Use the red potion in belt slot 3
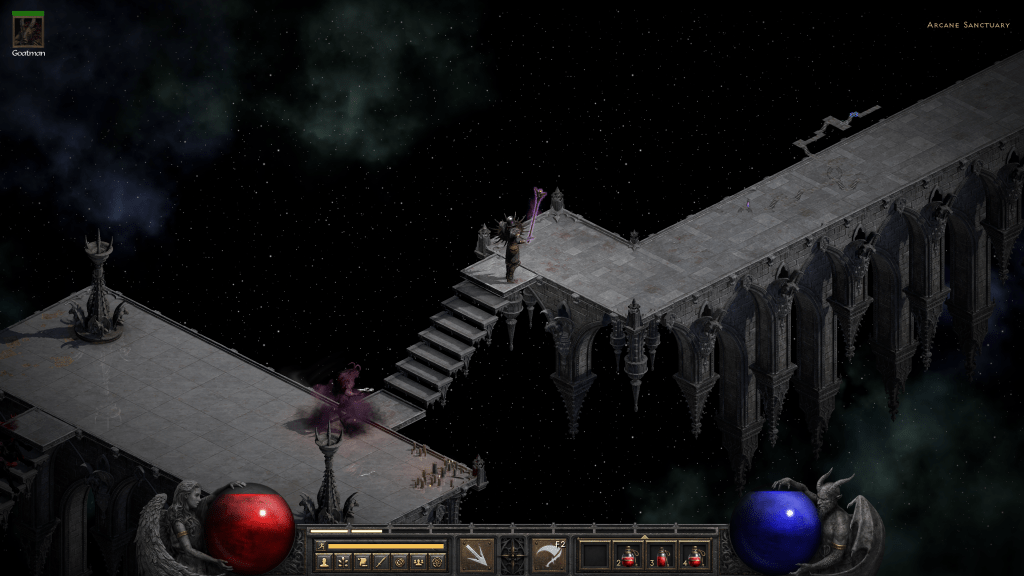Viewport: 1024px width, 576px height. tap(662, 556)
